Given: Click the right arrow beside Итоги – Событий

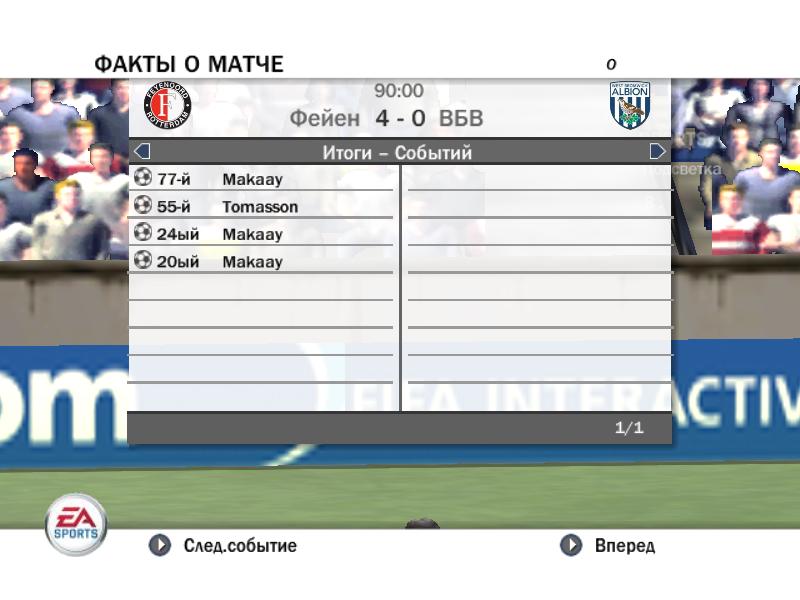Looking at the screenshot, I should [657, 152].
